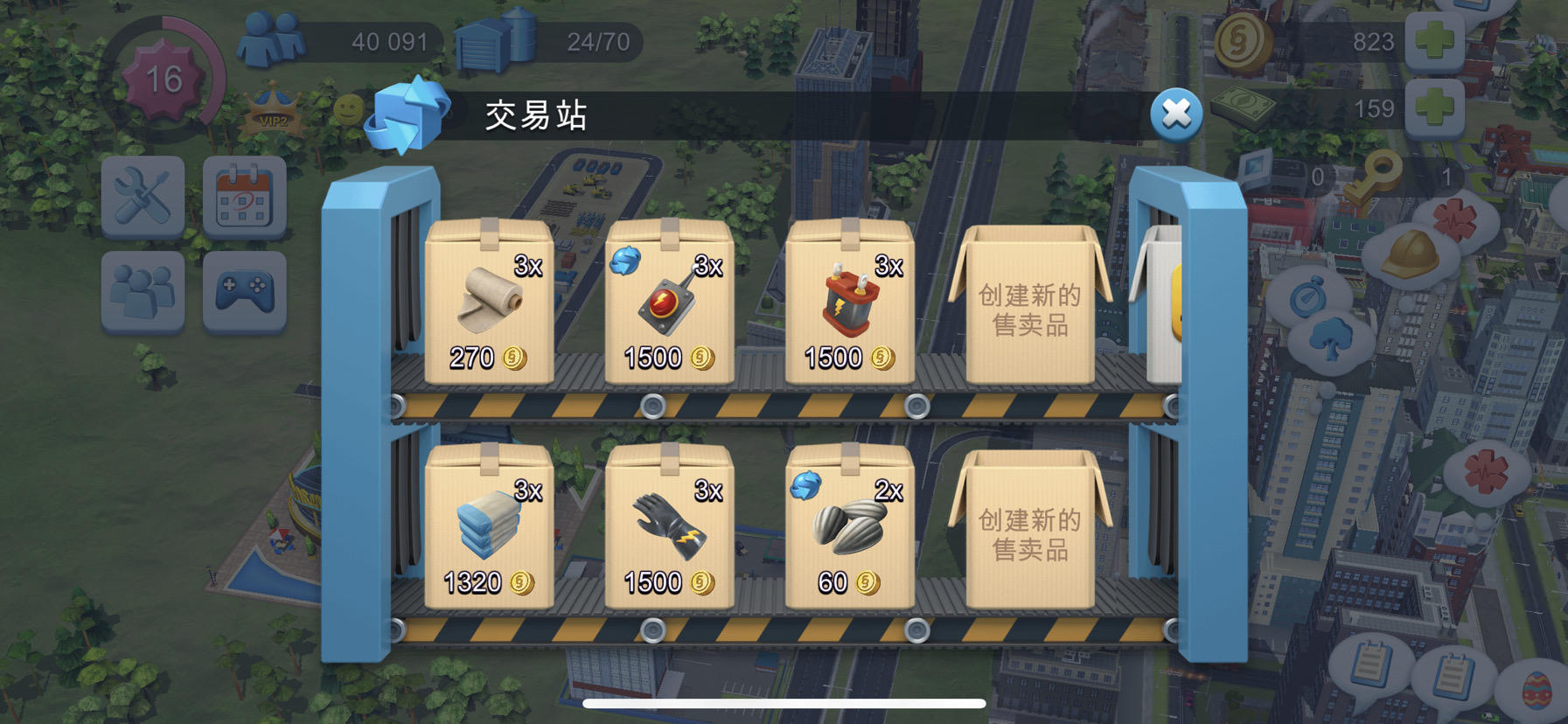Expand the first 创建新的售卖品 empty box
Screen dimensions: 1568x724
[x=1032, y=310]
